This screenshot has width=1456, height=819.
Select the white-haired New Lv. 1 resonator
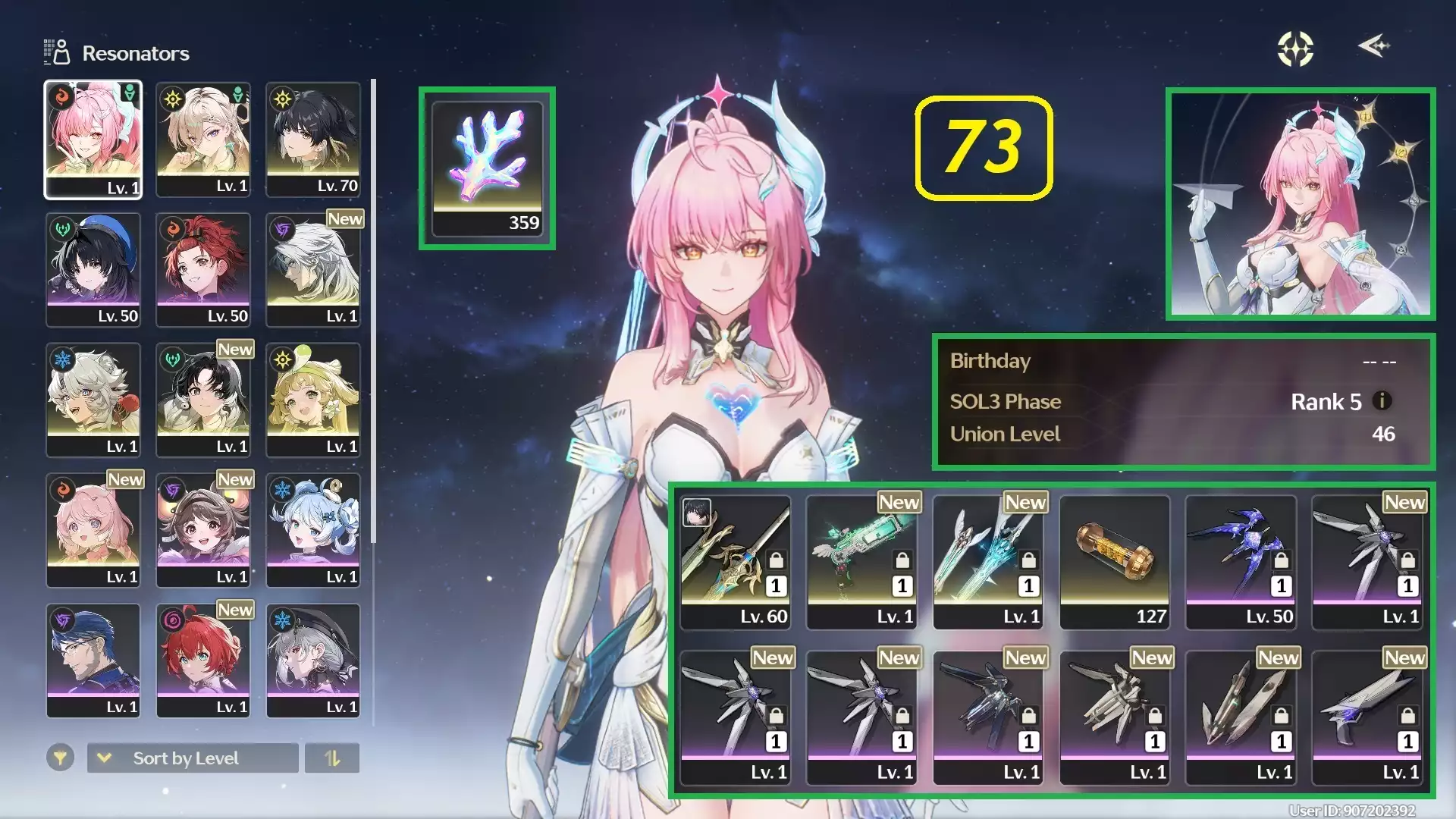tap(313, 269)
